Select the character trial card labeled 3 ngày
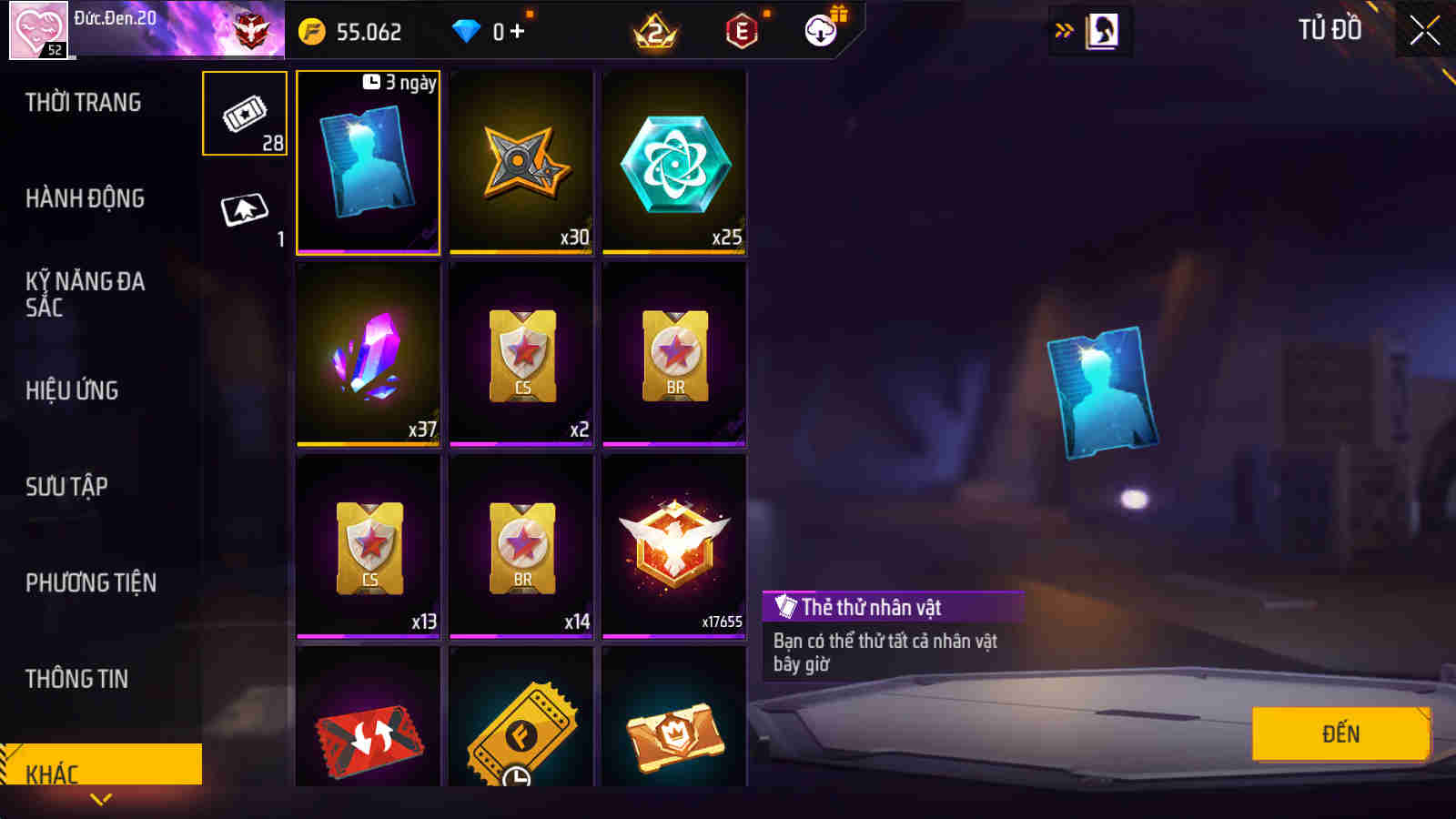1456x819 pixels. pos(368,164)
